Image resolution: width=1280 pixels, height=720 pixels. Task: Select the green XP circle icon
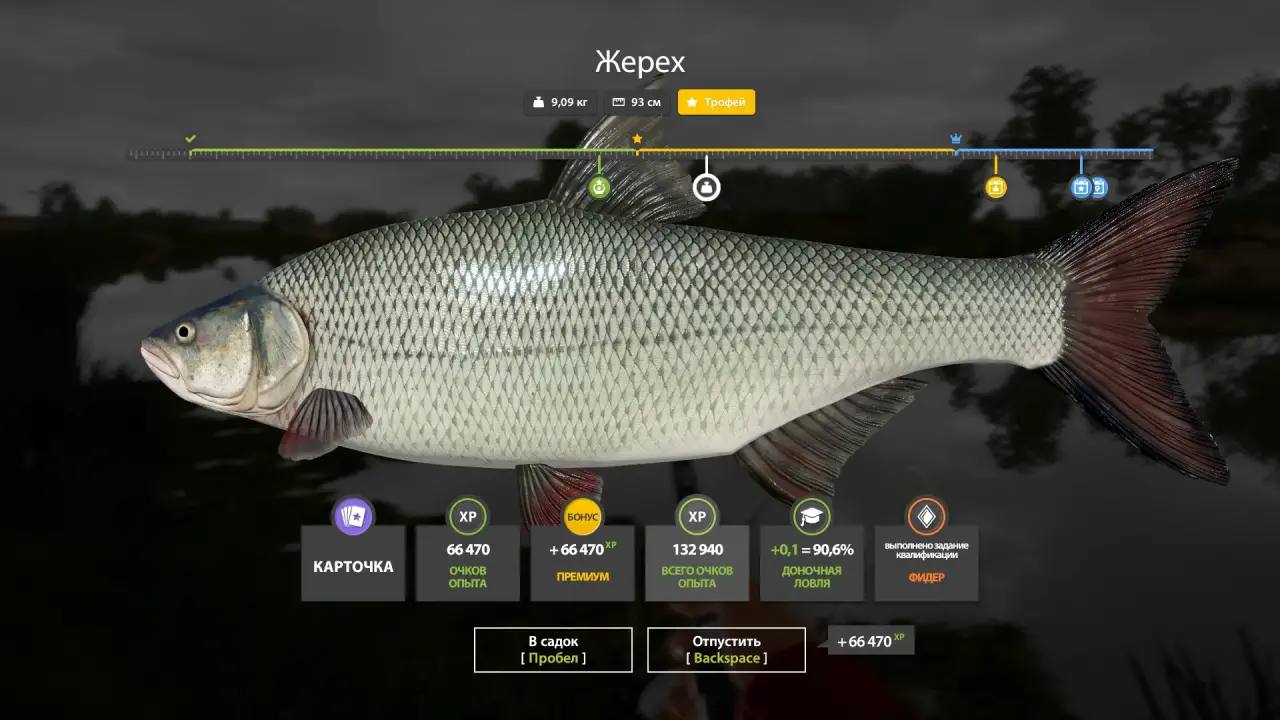[x=467, y=517]
